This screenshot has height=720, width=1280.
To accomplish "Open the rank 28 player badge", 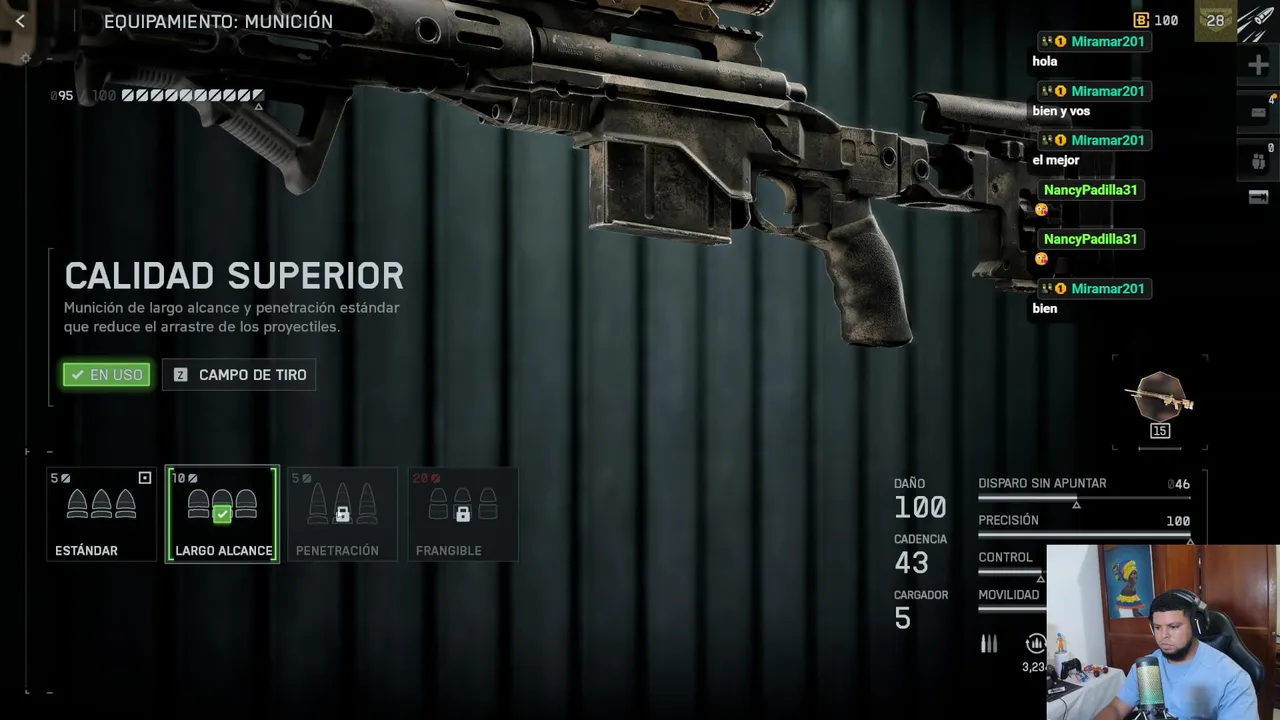I will tap(1215, 21).
